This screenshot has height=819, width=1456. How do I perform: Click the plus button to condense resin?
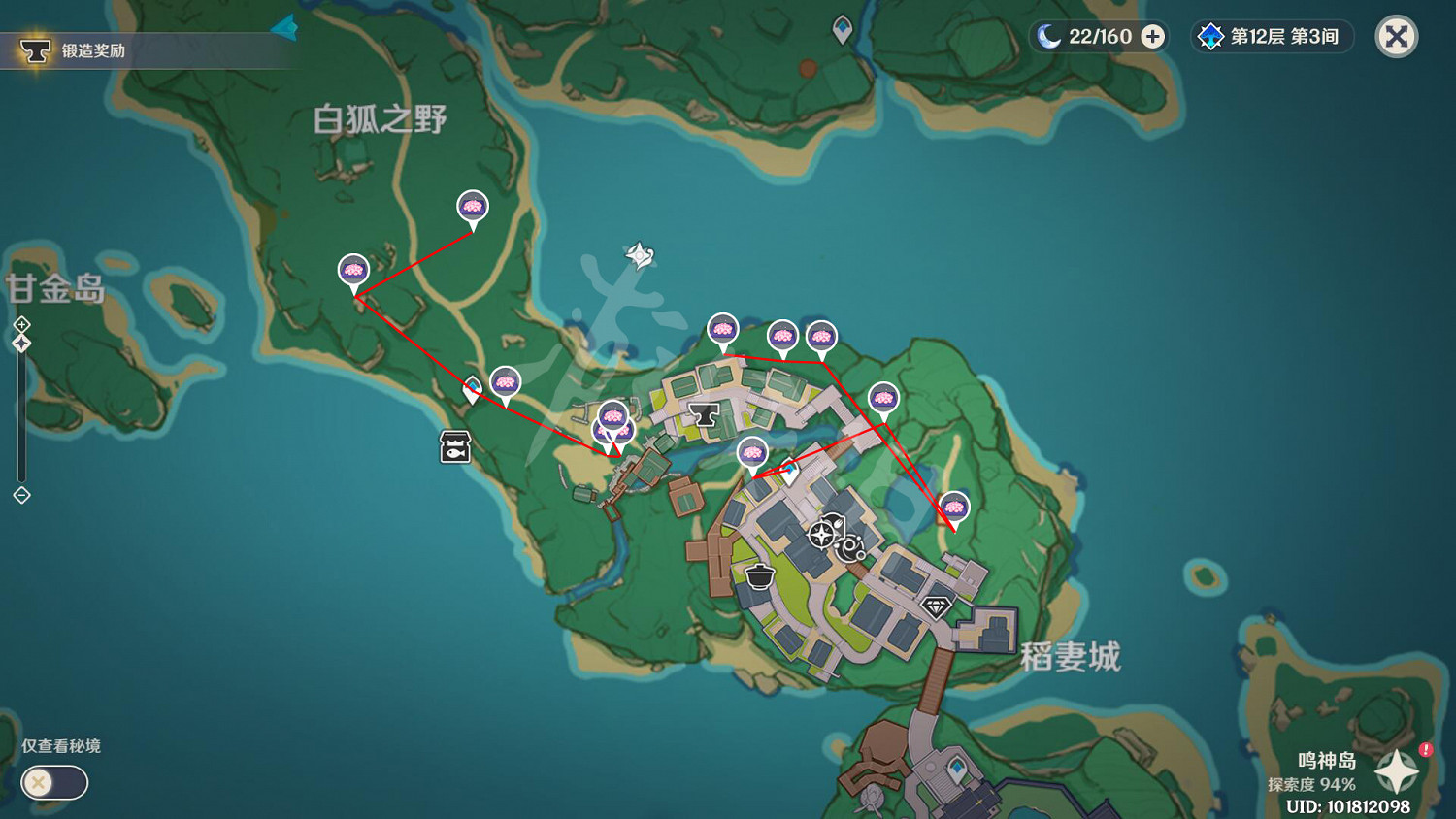coord(1151,36)
